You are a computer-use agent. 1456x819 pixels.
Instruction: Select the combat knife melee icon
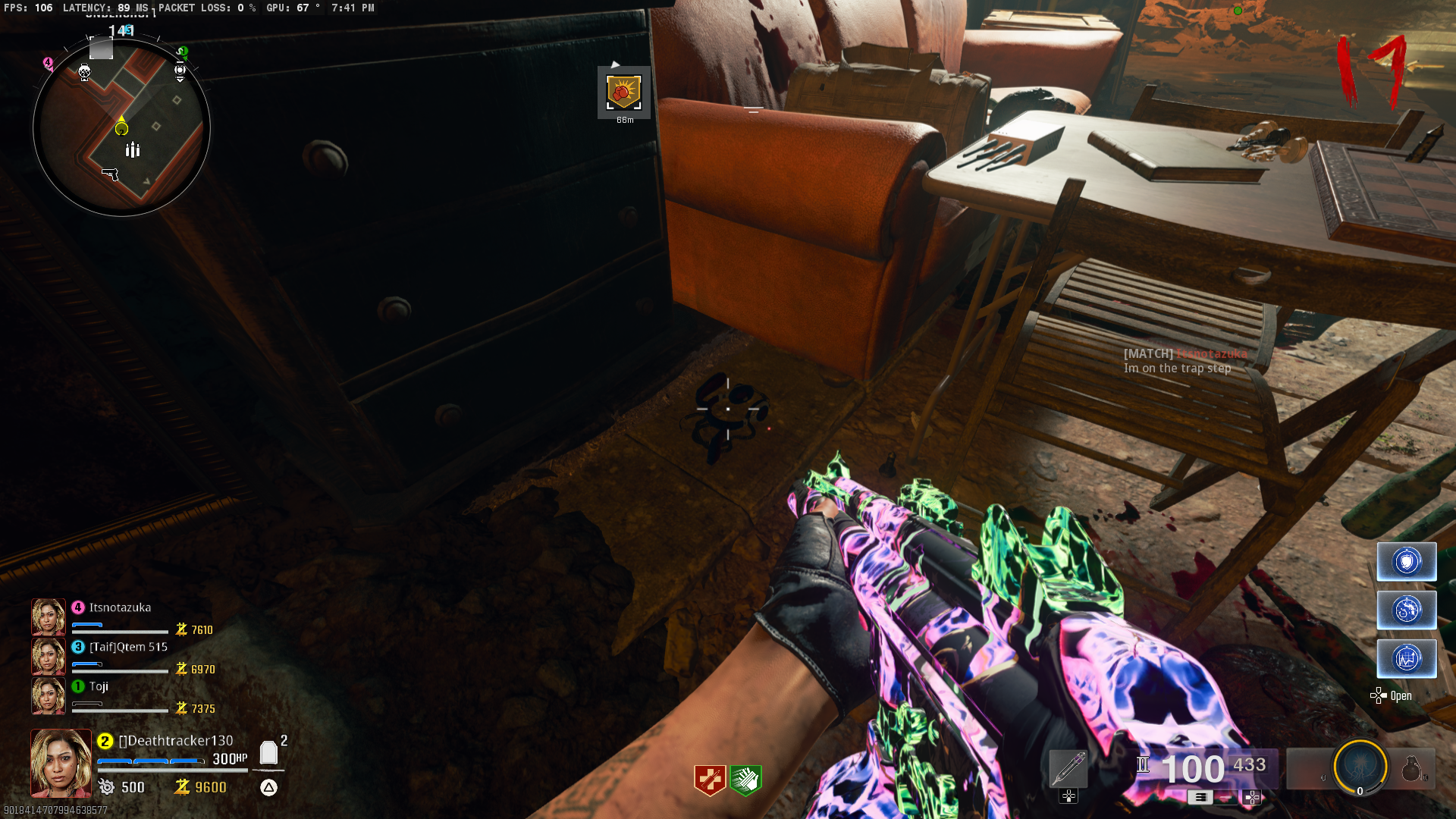(1068, 767)
